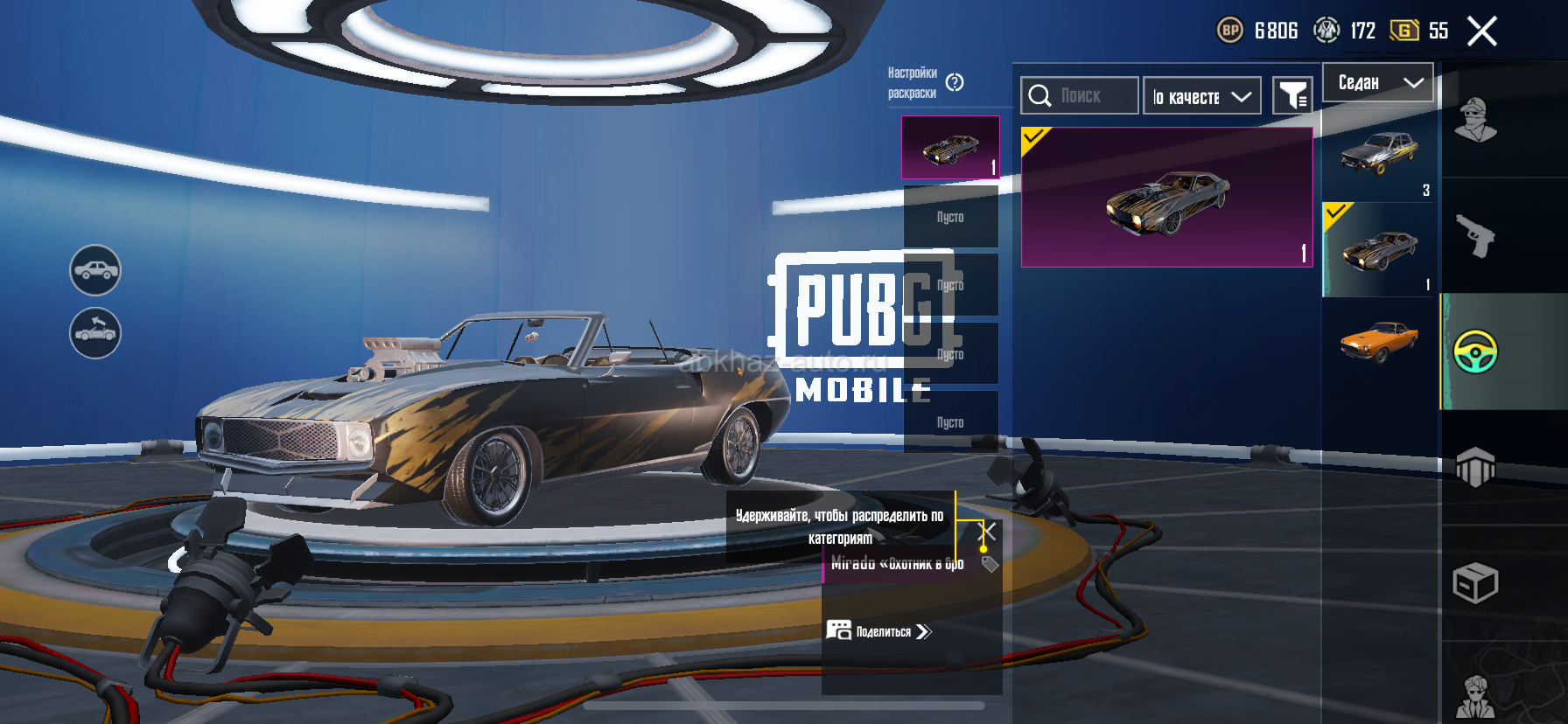1568x724 pixels.
Task: Select the large black-gold Mirado skin card
Action: click(x=1166, y=198)
